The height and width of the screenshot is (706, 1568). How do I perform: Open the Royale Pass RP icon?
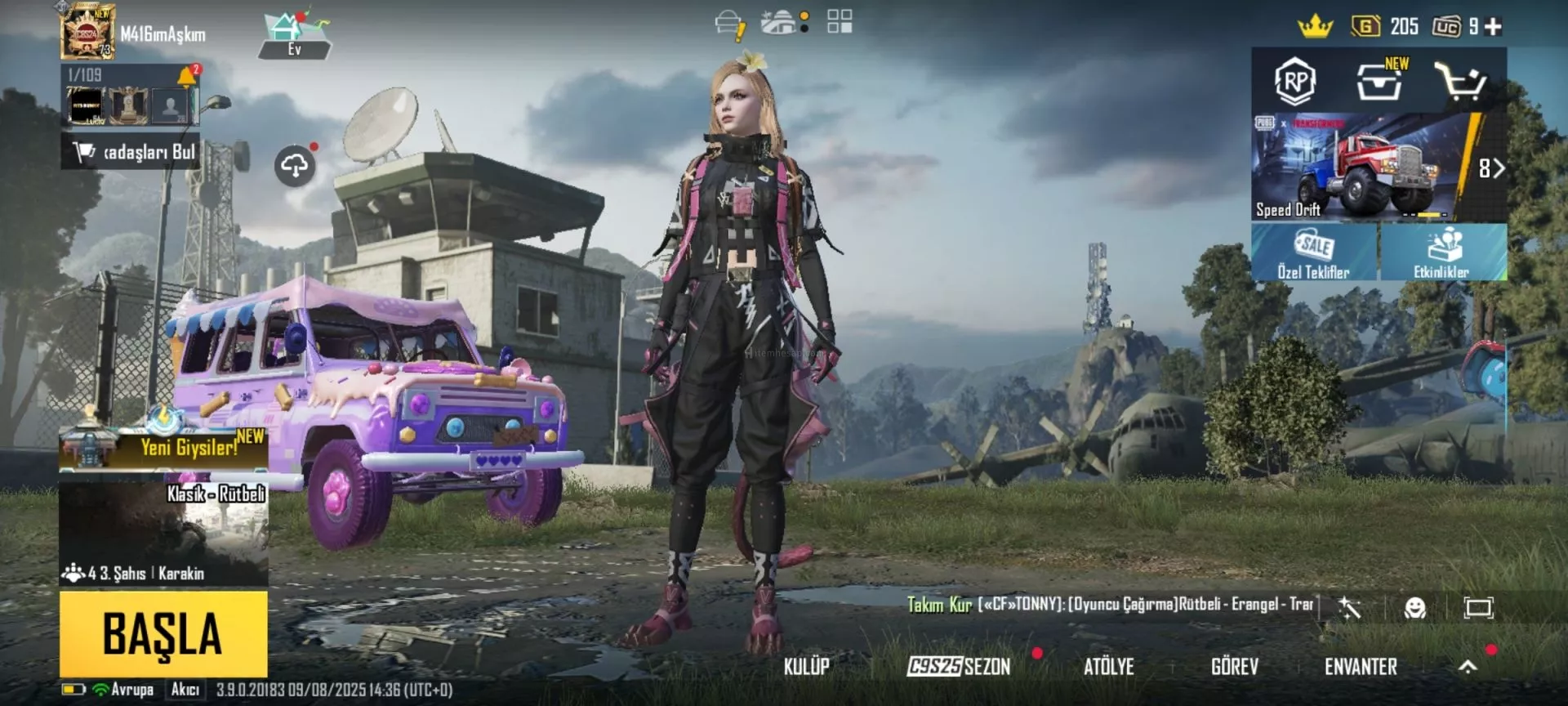[x=1295, y=81]
